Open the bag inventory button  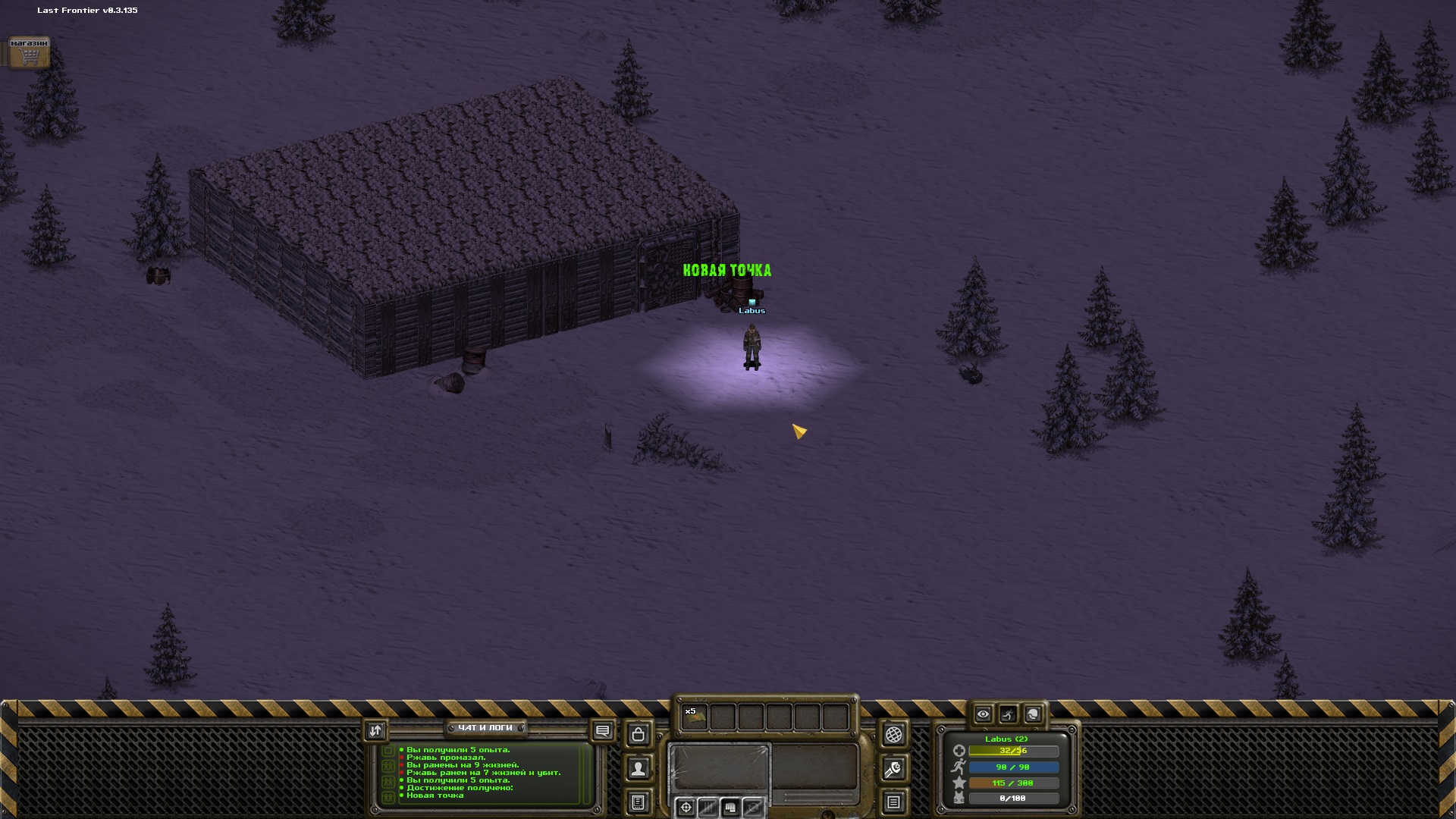coord(639,734)
